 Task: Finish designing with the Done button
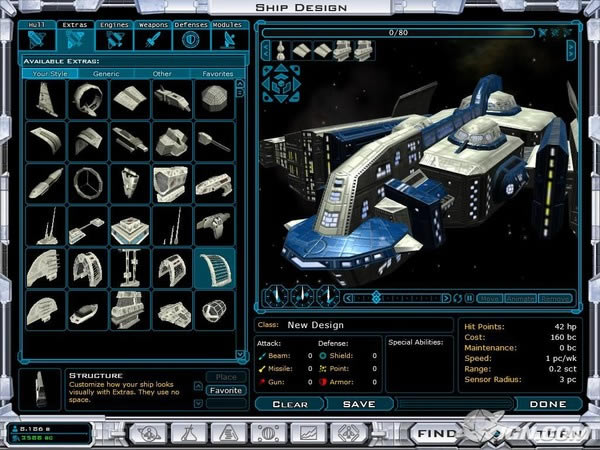pos(547,404)
